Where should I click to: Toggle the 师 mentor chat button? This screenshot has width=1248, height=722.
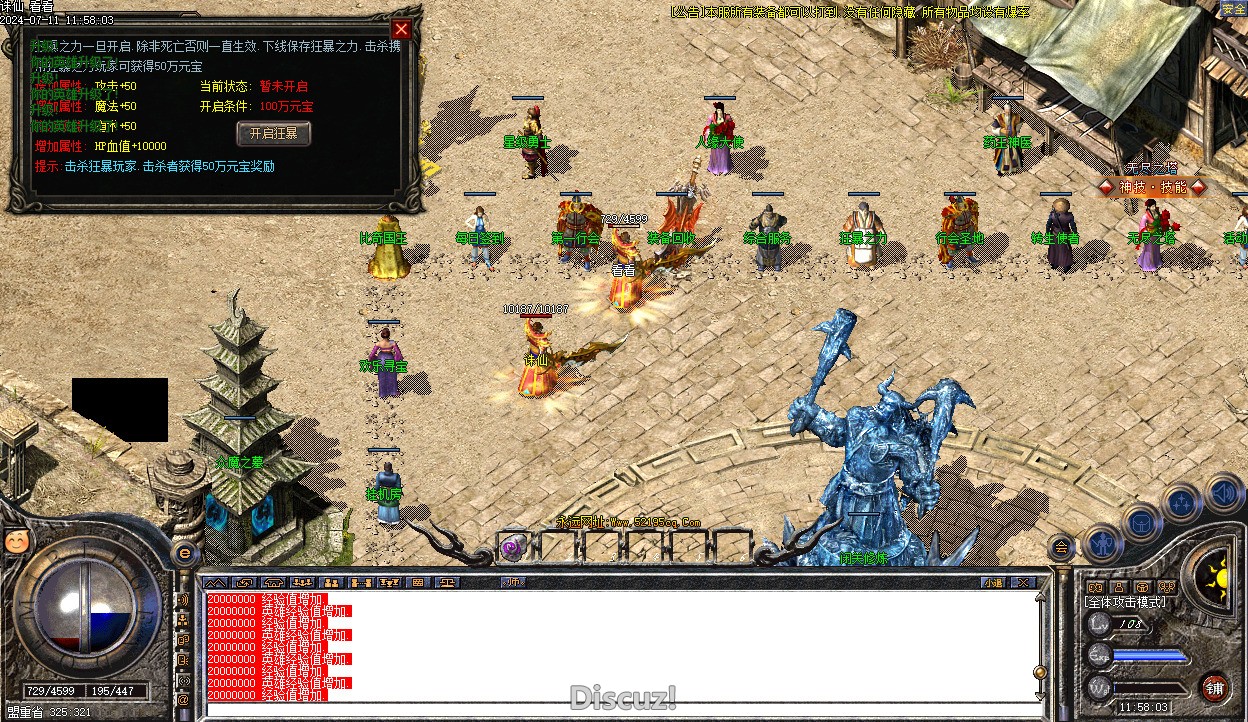point(513,582)
